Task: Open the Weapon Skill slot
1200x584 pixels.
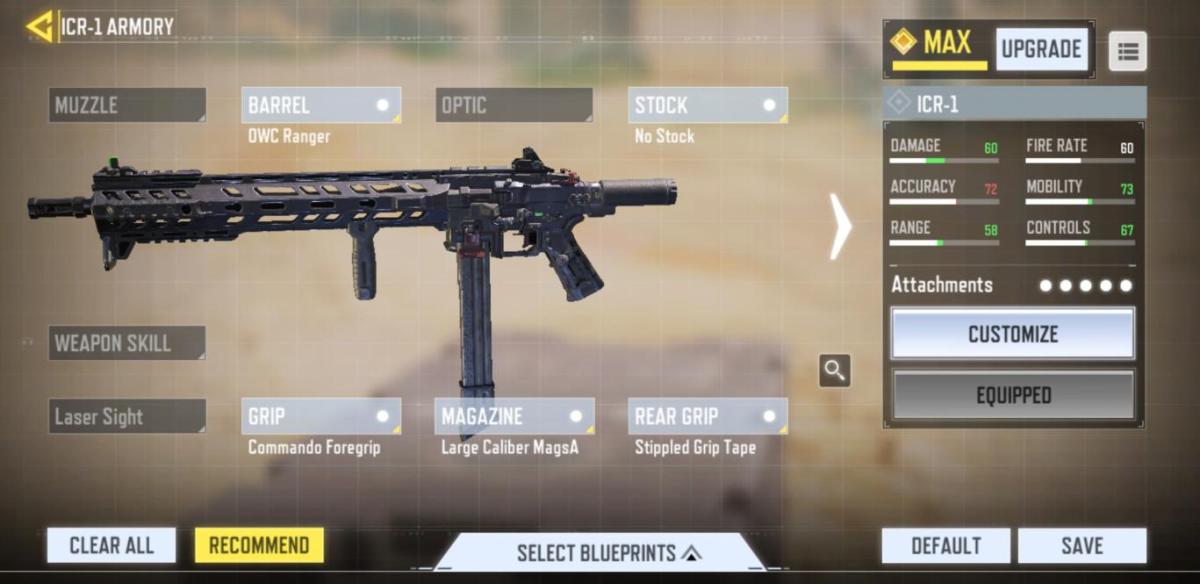Action: (127, 343)
